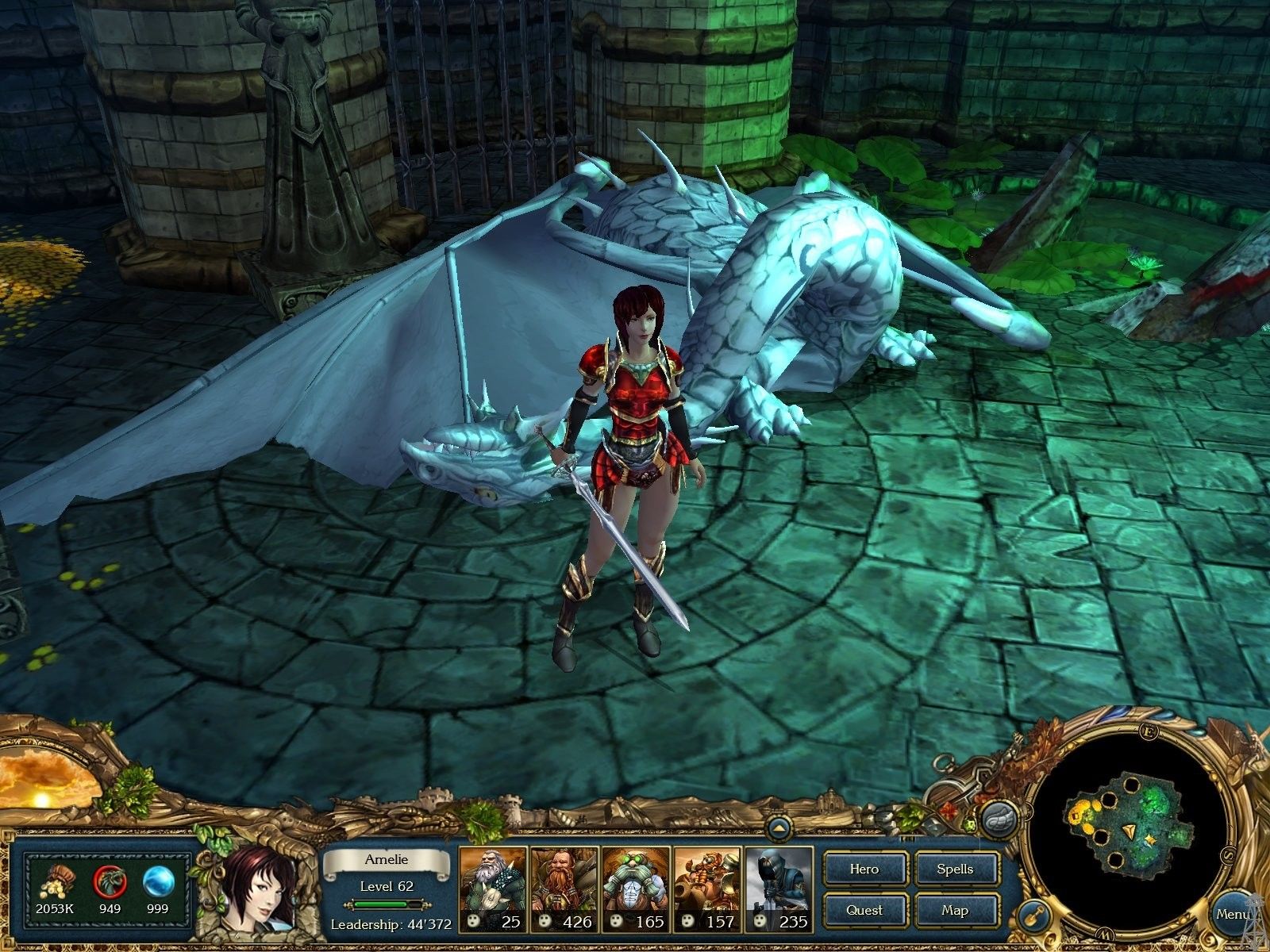
Task: Expand the panel with the up-arrow button
Action: click(779, 829)
